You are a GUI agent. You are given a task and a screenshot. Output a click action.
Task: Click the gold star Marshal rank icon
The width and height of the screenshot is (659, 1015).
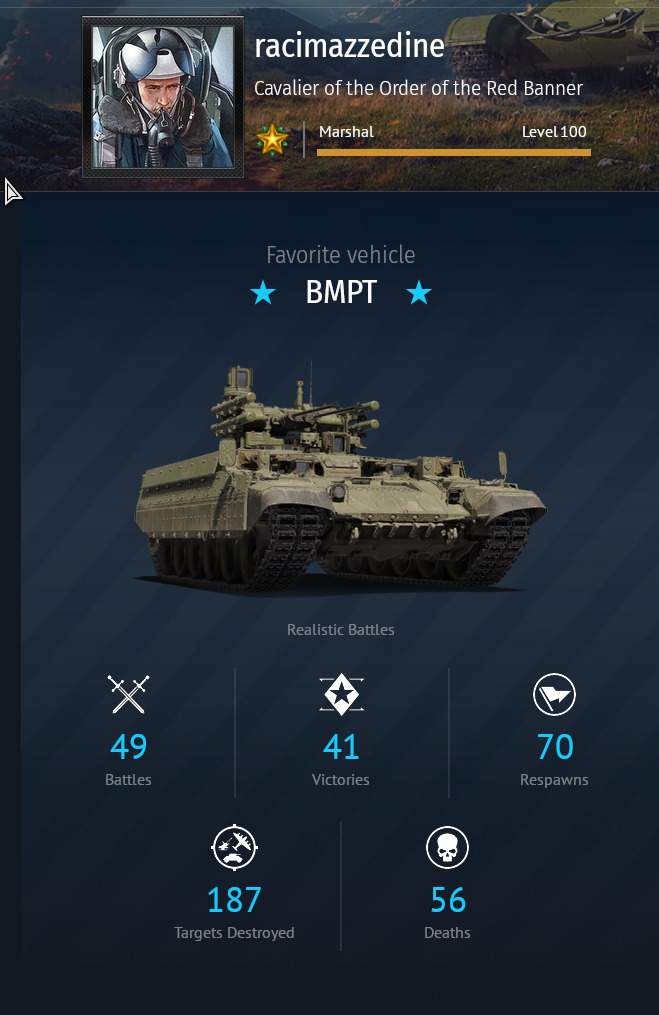pyautogui.click(x=272, y=137)
